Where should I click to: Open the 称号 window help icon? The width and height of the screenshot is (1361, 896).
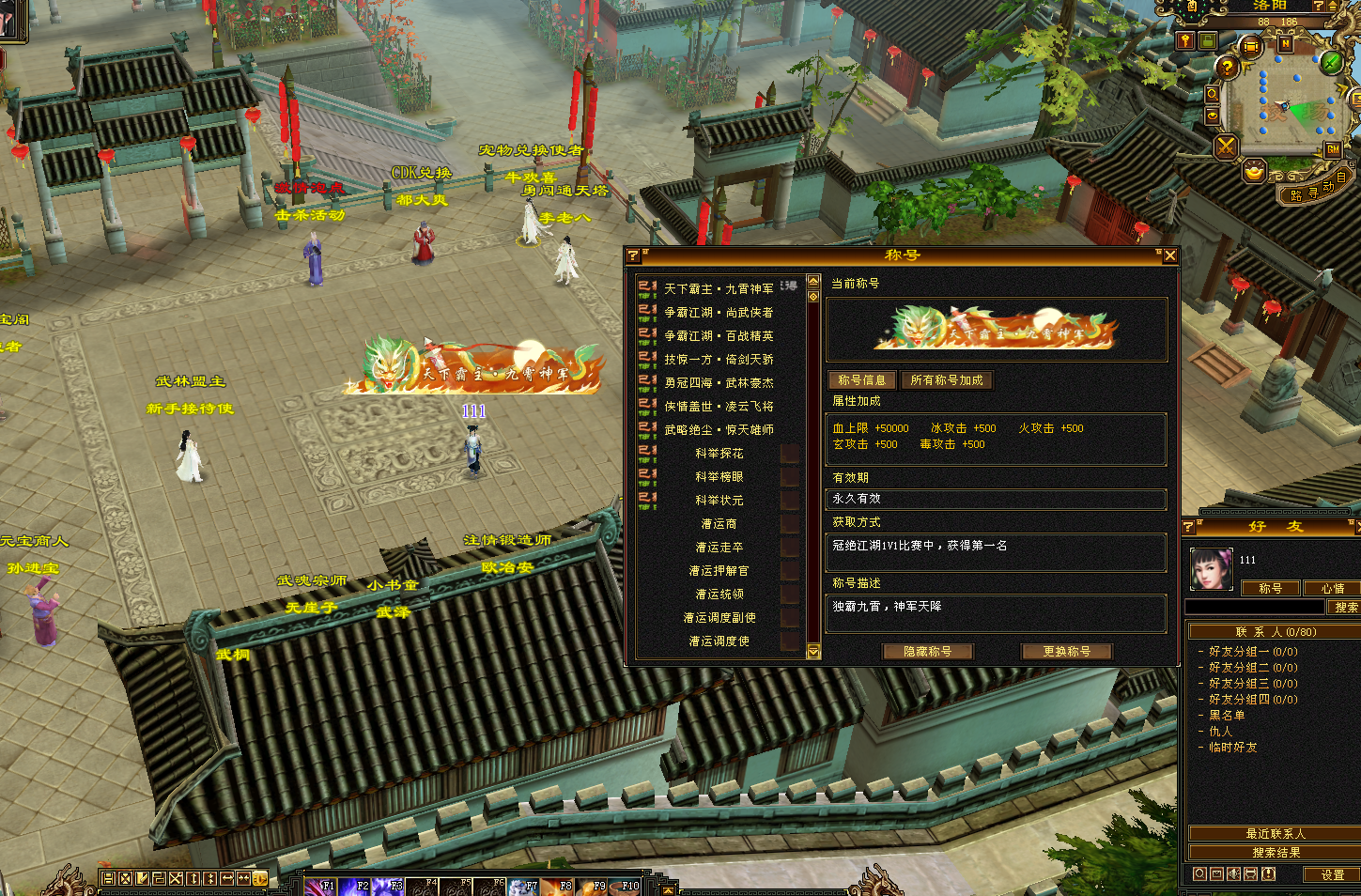point(633,255)
